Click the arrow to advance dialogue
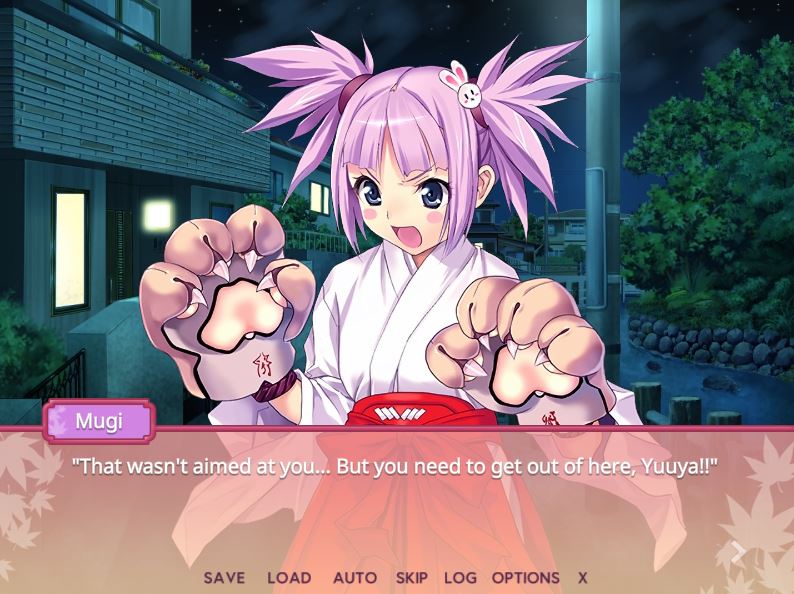The width and height of the screenshot is (794, 594). pos(738,552)
